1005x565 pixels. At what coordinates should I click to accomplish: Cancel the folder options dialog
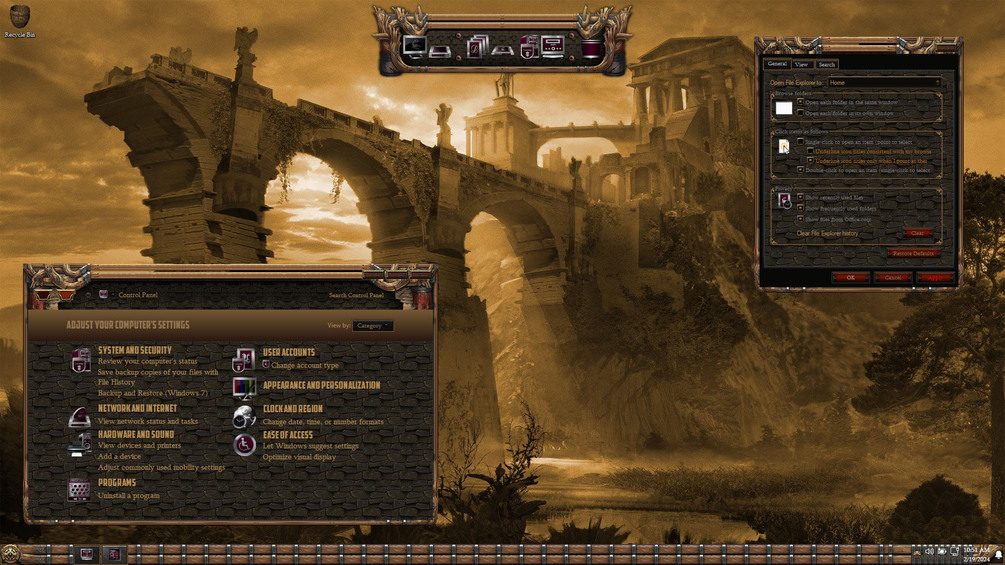click(892, 277)
